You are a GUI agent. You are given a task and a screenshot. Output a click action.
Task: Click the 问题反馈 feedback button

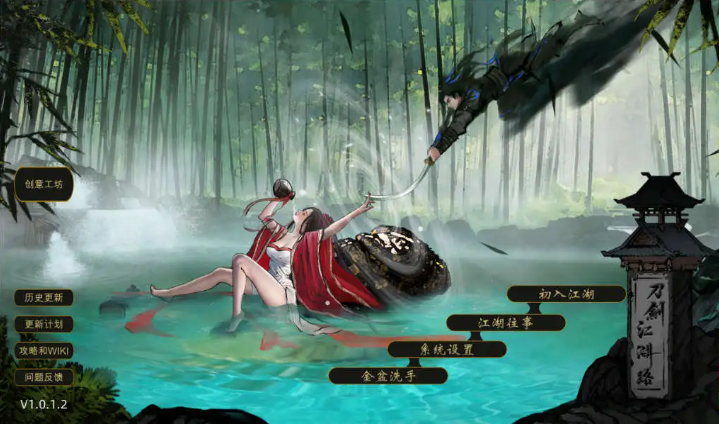[x=43, y=377]
